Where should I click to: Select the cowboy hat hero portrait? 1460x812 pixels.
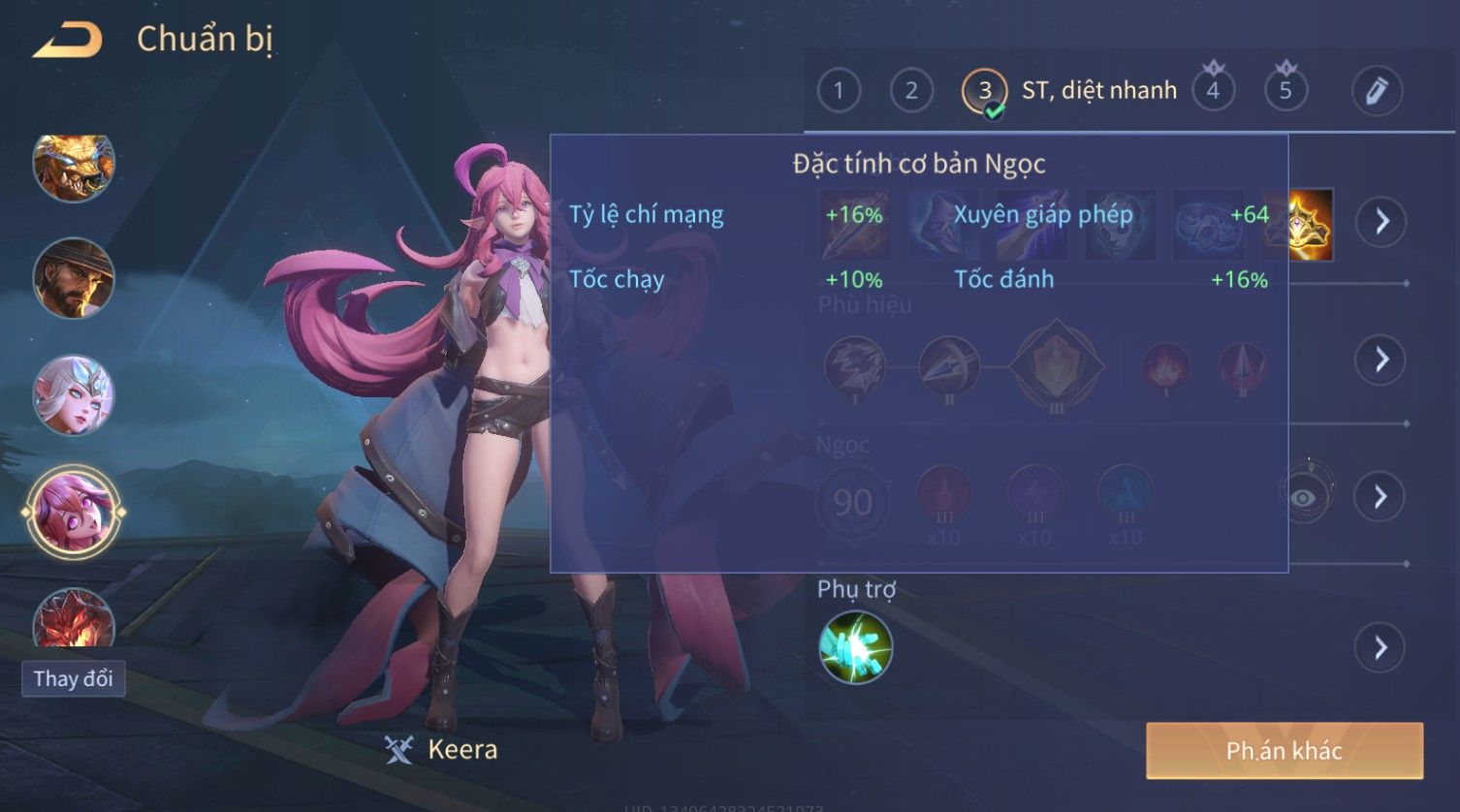[74, 279]
